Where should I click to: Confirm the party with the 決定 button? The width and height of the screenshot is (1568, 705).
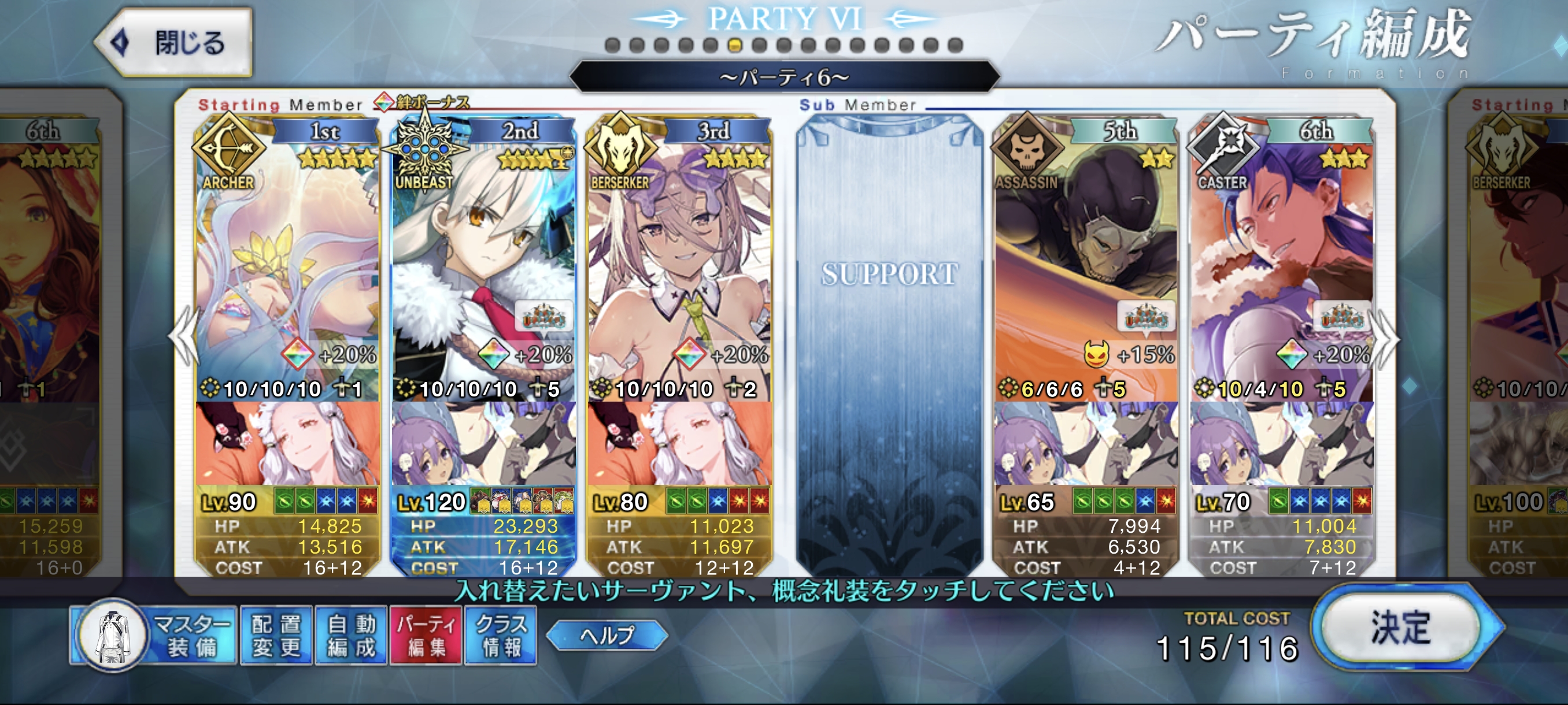point(1400,628)
